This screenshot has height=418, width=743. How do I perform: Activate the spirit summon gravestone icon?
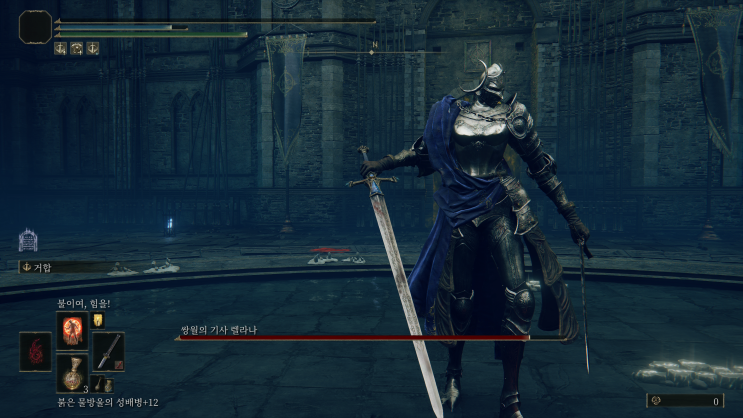coord(28,240)
